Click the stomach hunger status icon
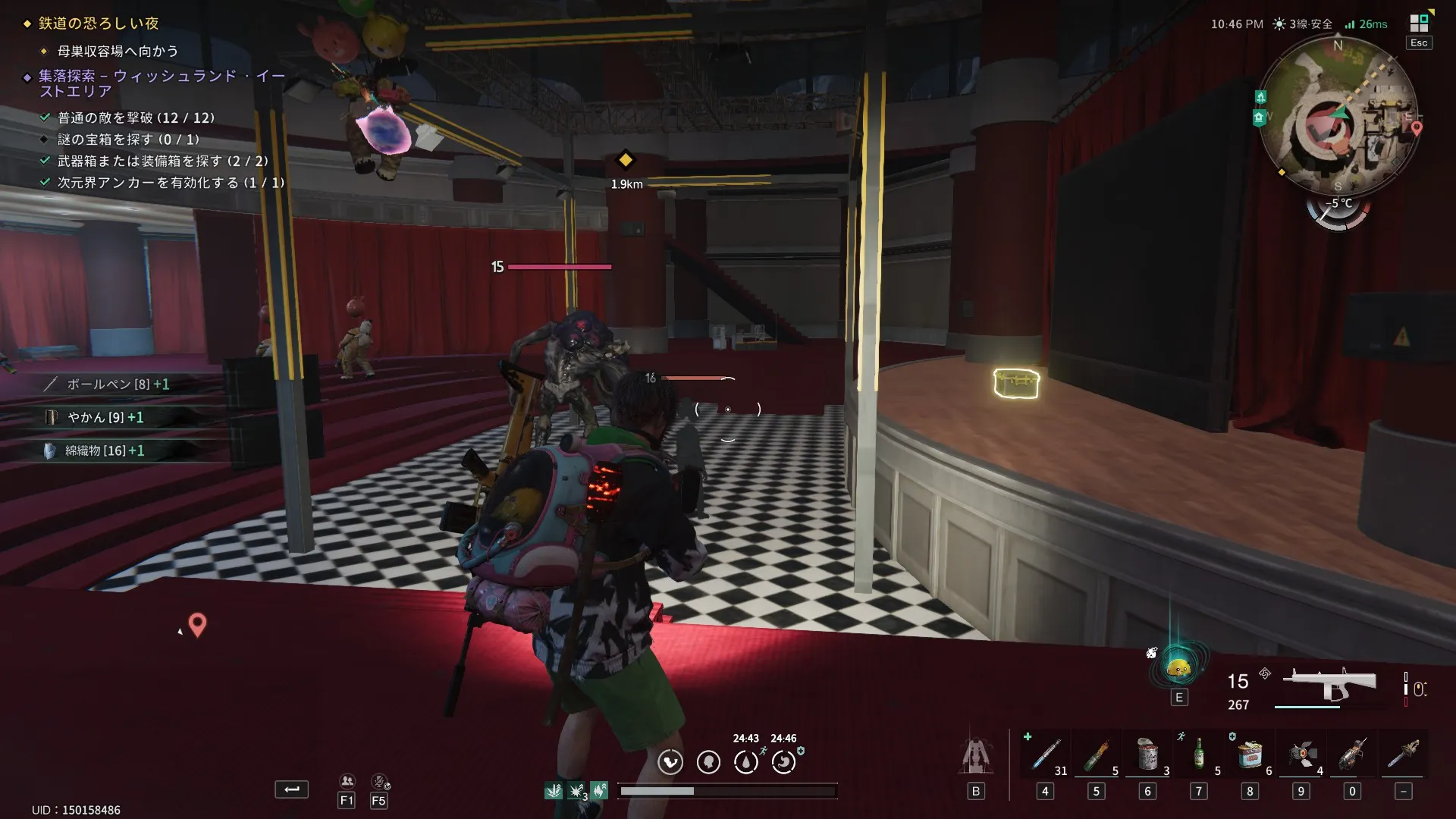This screenshot has width=1456, height=819. 708,761
